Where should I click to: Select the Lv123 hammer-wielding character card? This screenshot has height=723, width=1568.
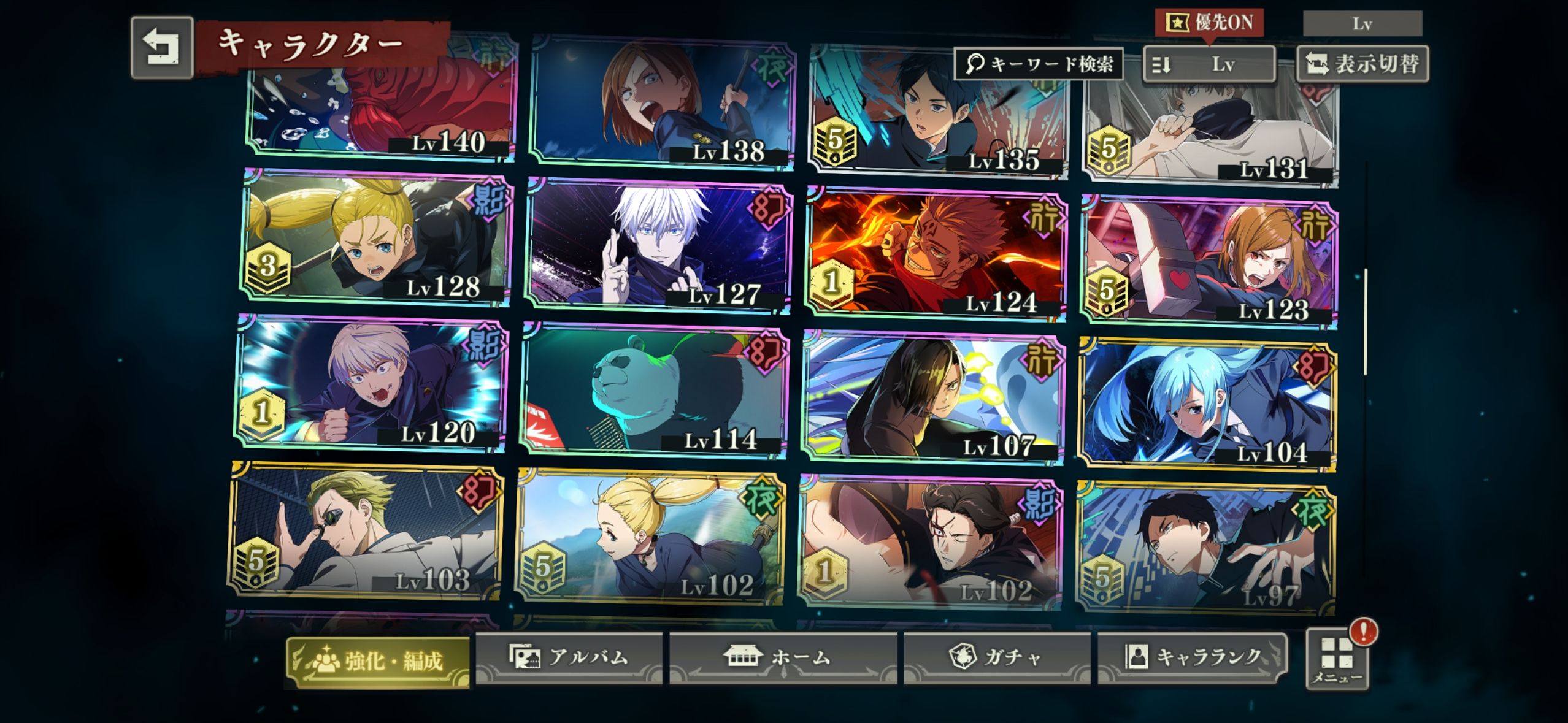(x=1209, y=261)
